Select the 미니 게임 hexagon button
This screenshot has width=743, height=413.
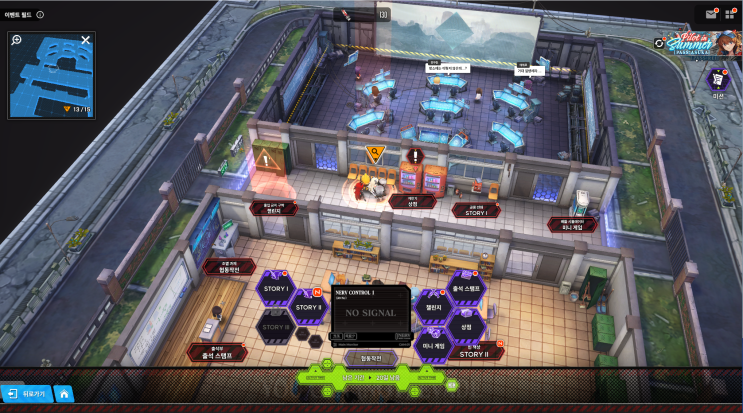[433, 345]
